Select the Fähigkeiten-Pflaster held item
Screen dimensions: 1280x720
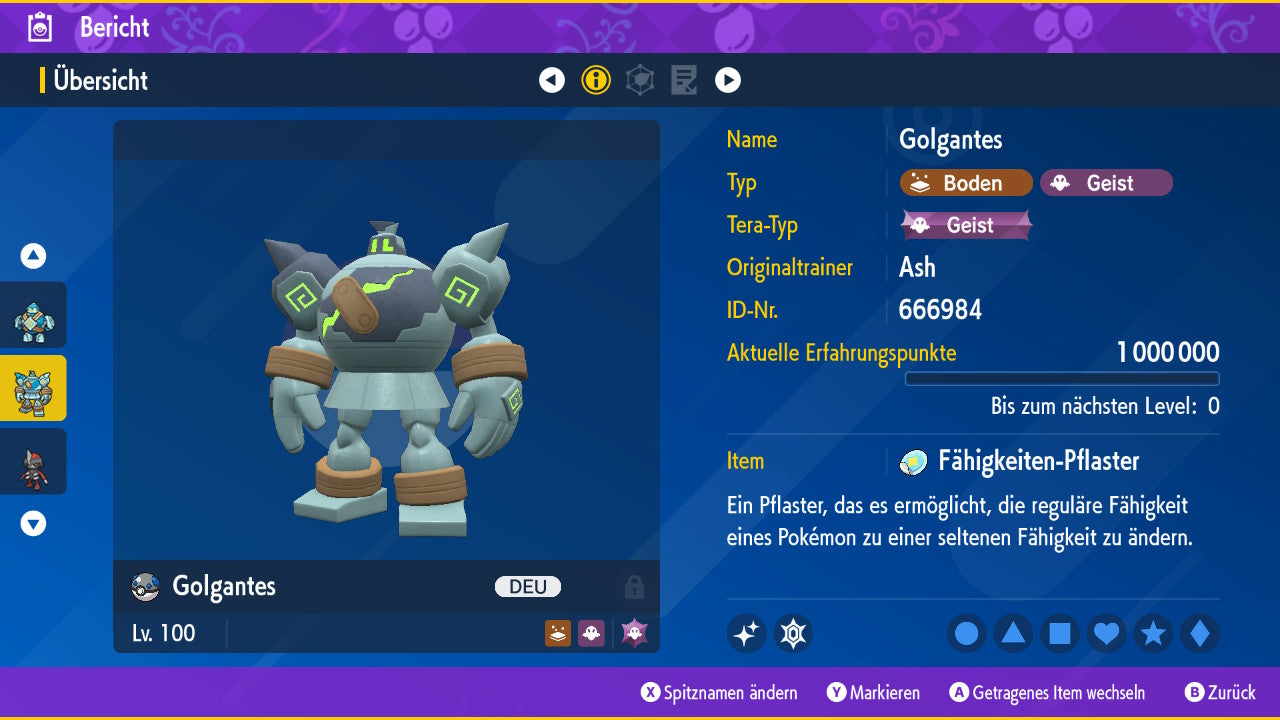1038,461
